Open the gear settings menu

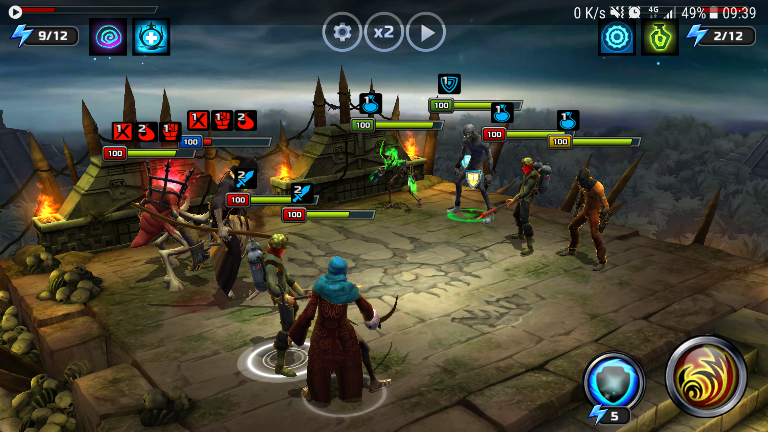pyautogui.click(x=342, y=33)
